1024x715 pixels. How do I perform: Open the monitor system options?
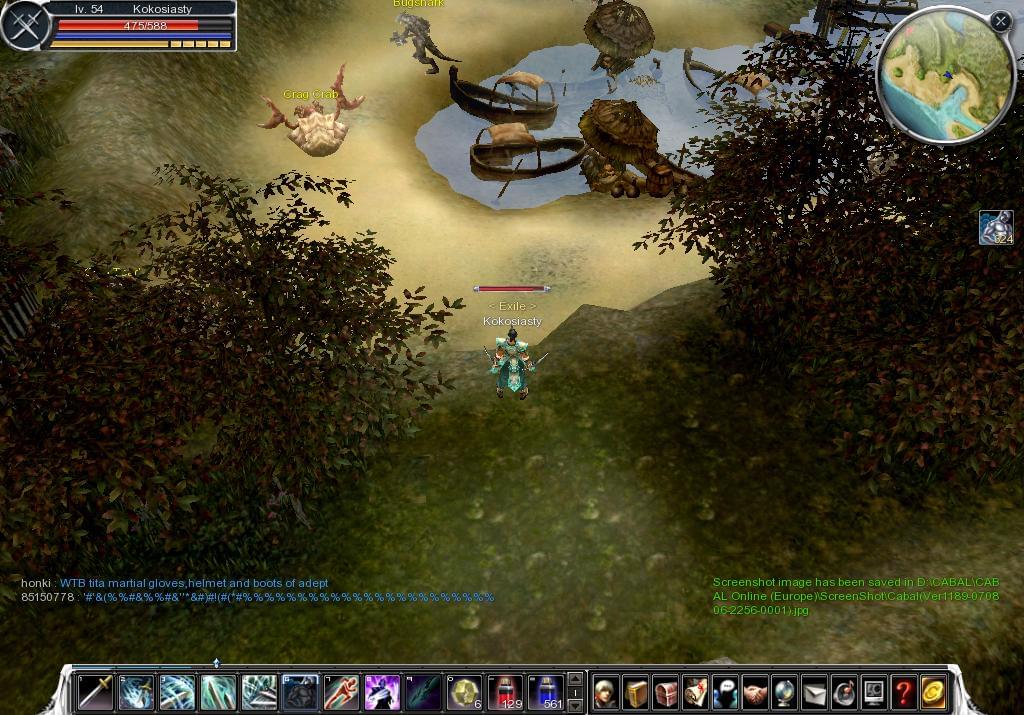tap(874, 692)
